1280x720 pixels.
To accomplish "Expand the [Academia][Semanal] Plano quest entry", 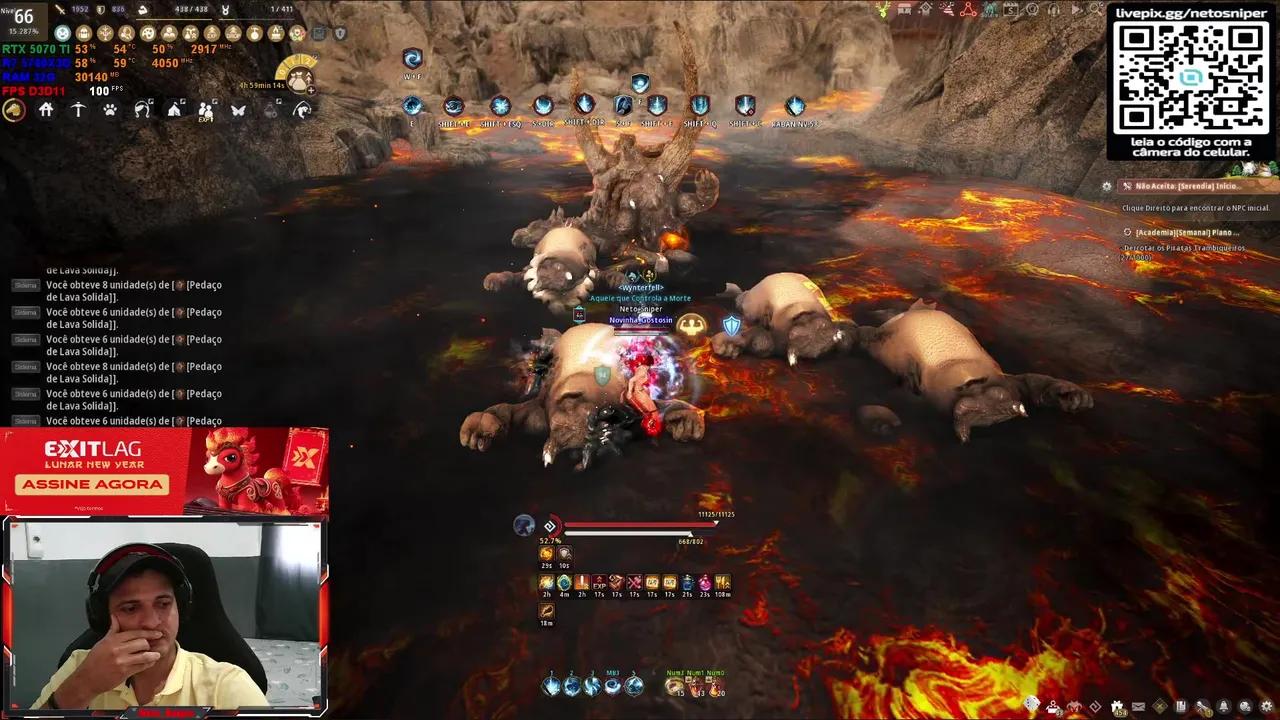I will point(1190,232).
